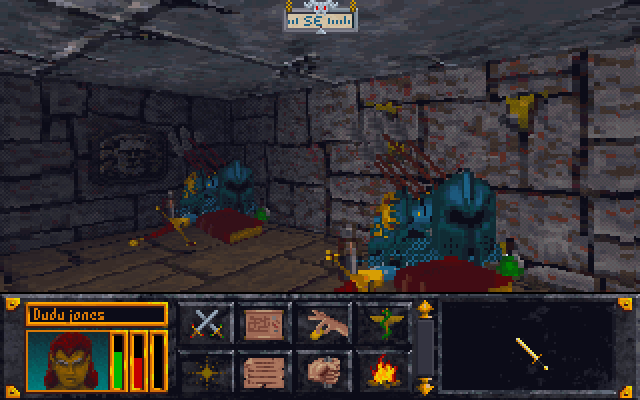Open the logbook scroll icon
The image size is (640, 400).
pos(264,371)
